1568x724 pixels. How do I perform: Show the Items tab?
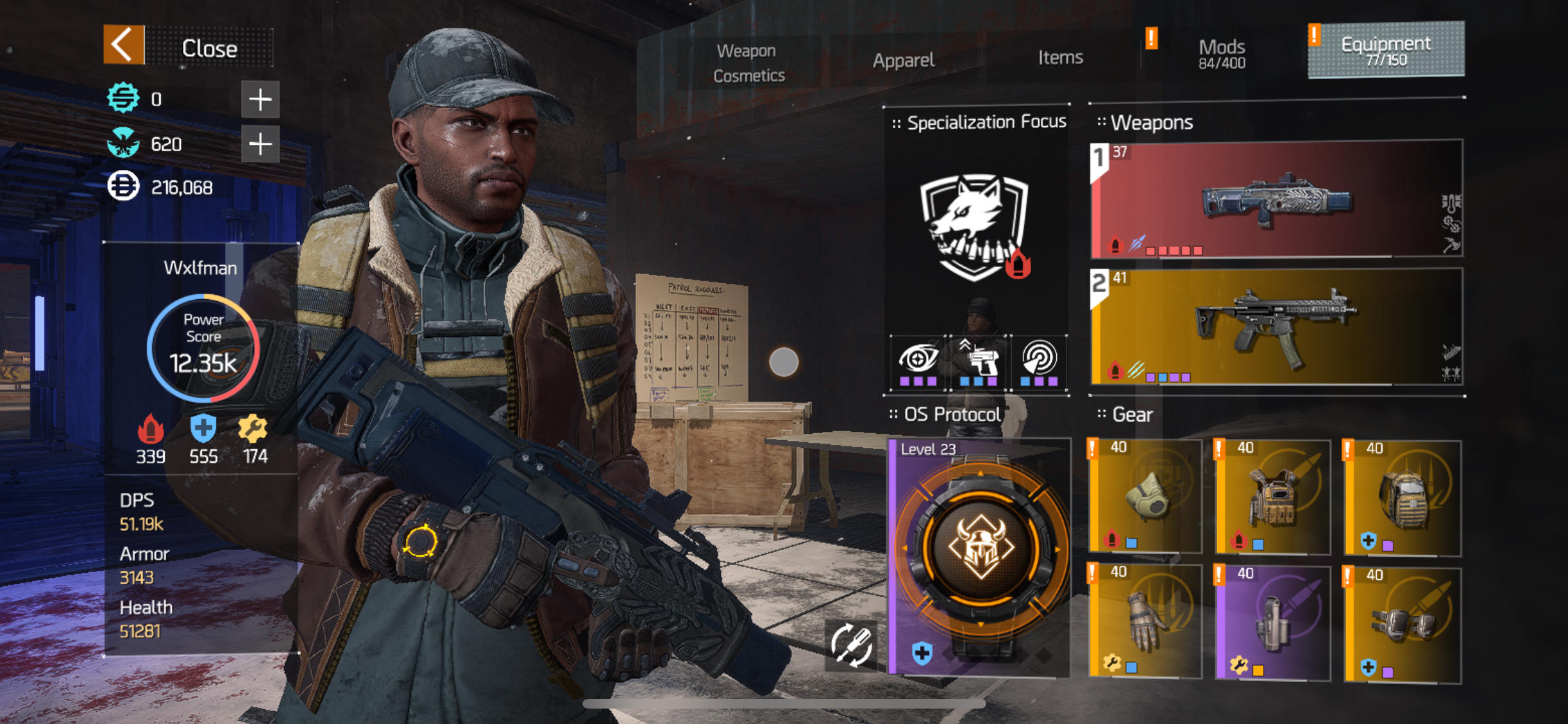pos(1060,58)
